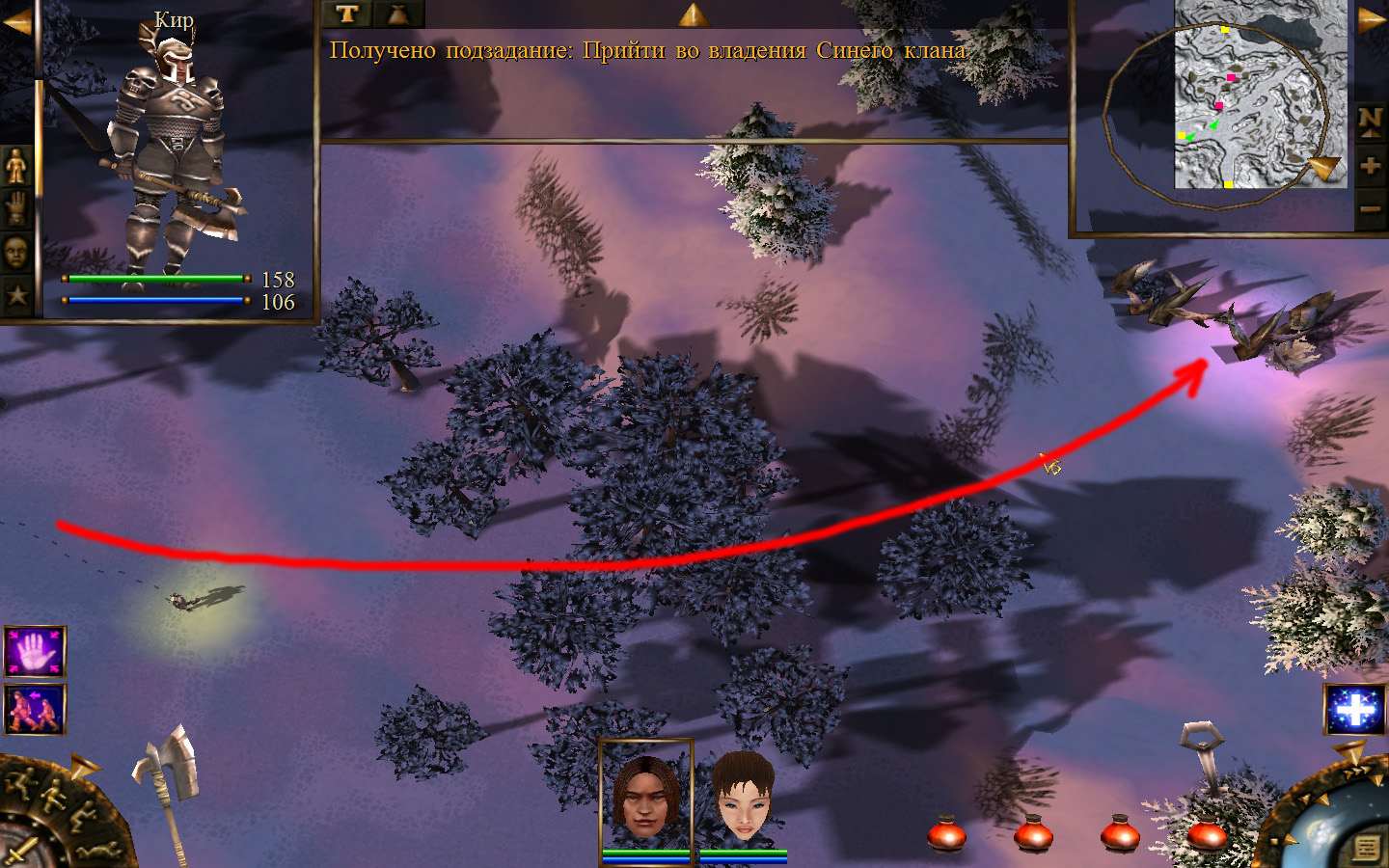Zoom out the minimap with the minus button

1370,207
